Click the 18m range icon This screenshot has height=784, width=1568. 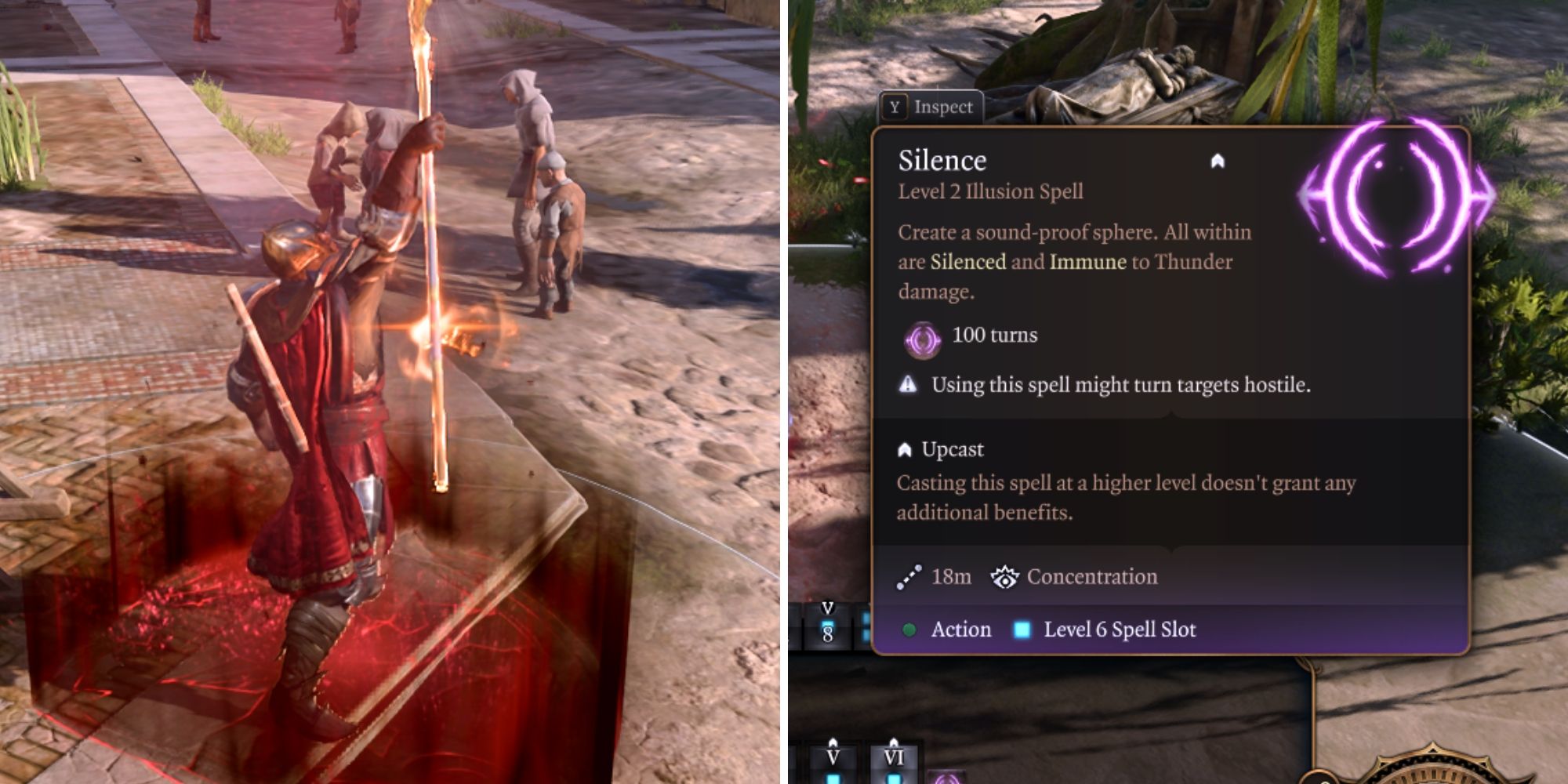911,576
